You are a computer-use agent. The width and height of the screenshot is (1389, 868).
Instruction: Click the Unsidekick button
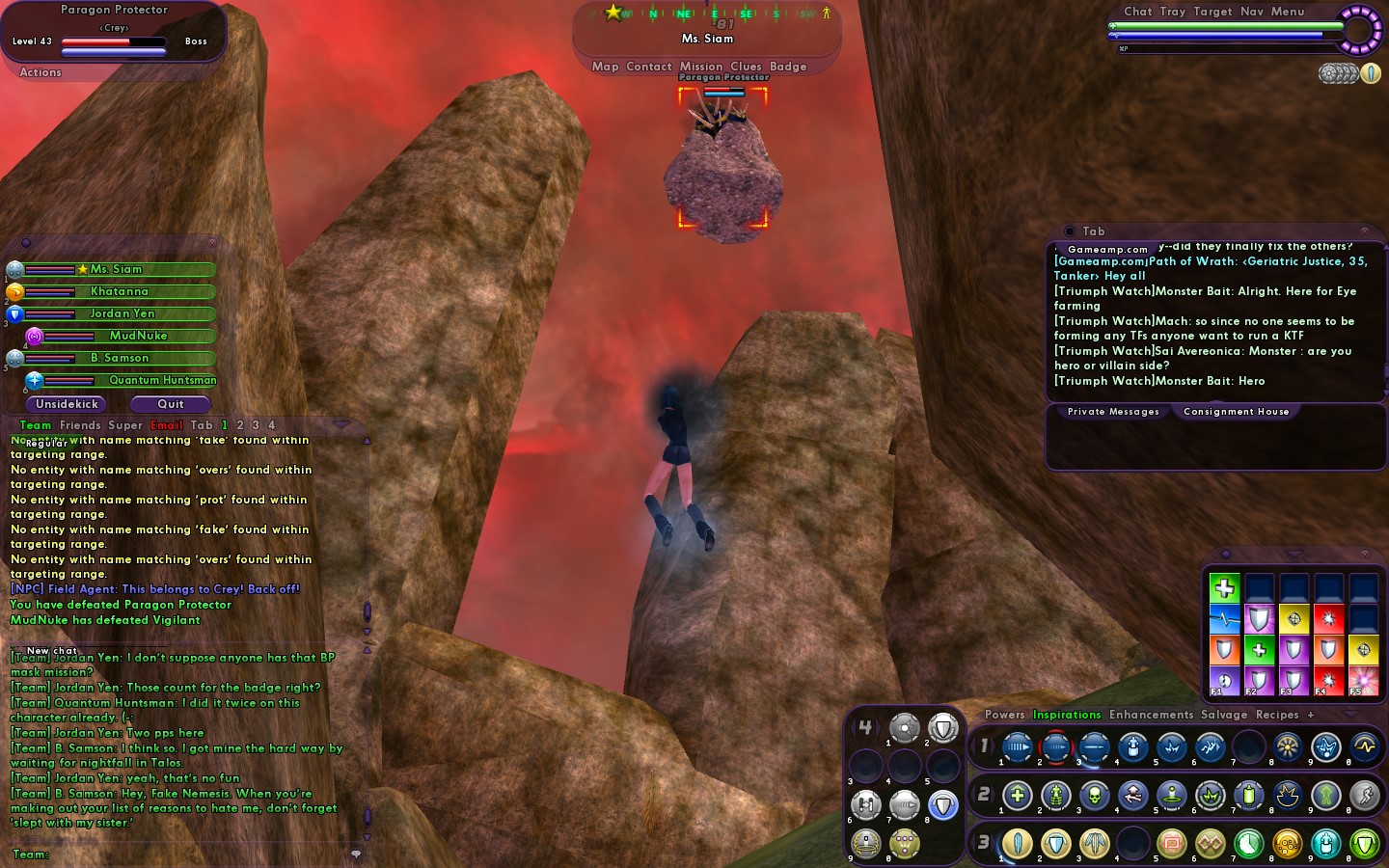click(67, 404)
